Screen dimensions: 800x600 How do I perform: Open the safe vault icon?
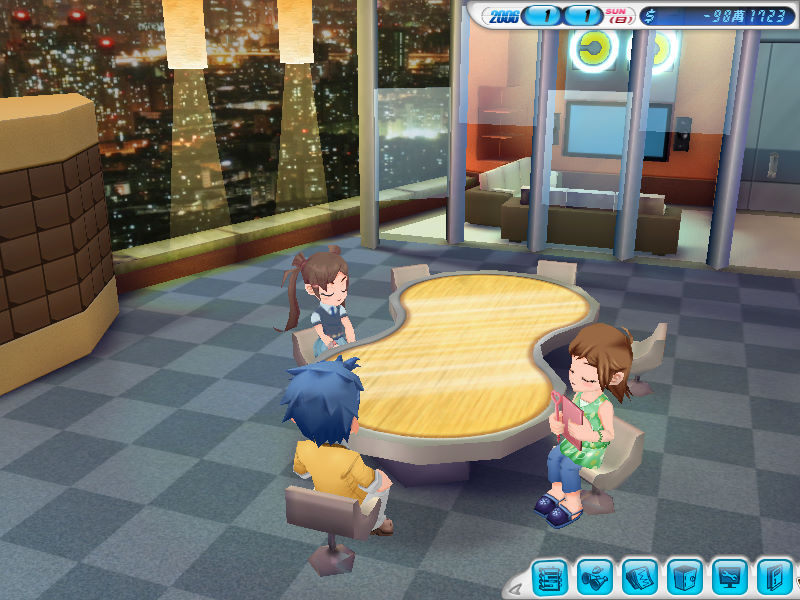click(685, 577)
